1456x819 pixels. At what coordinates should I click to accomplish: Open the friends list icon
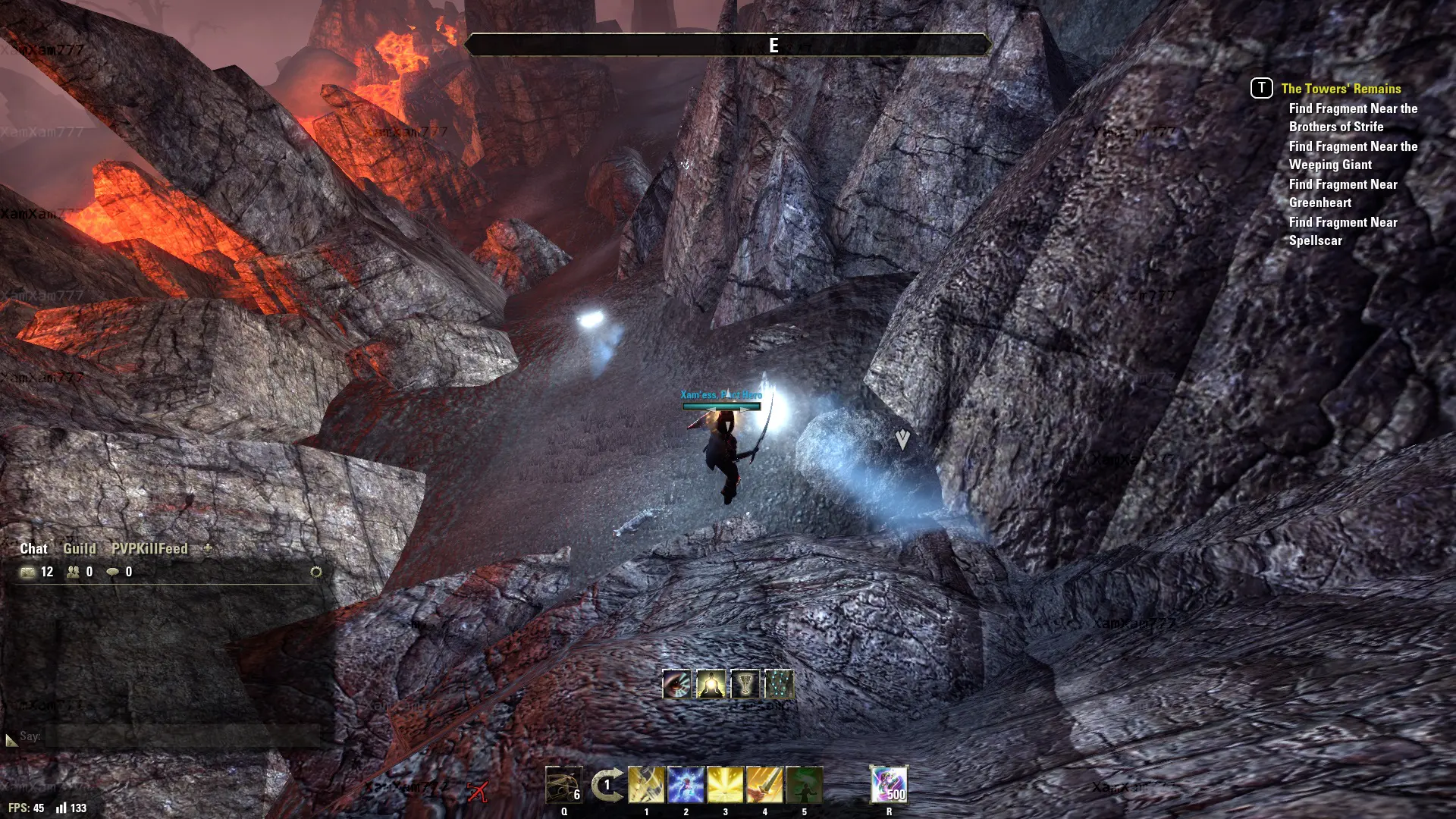pos(74,572)
